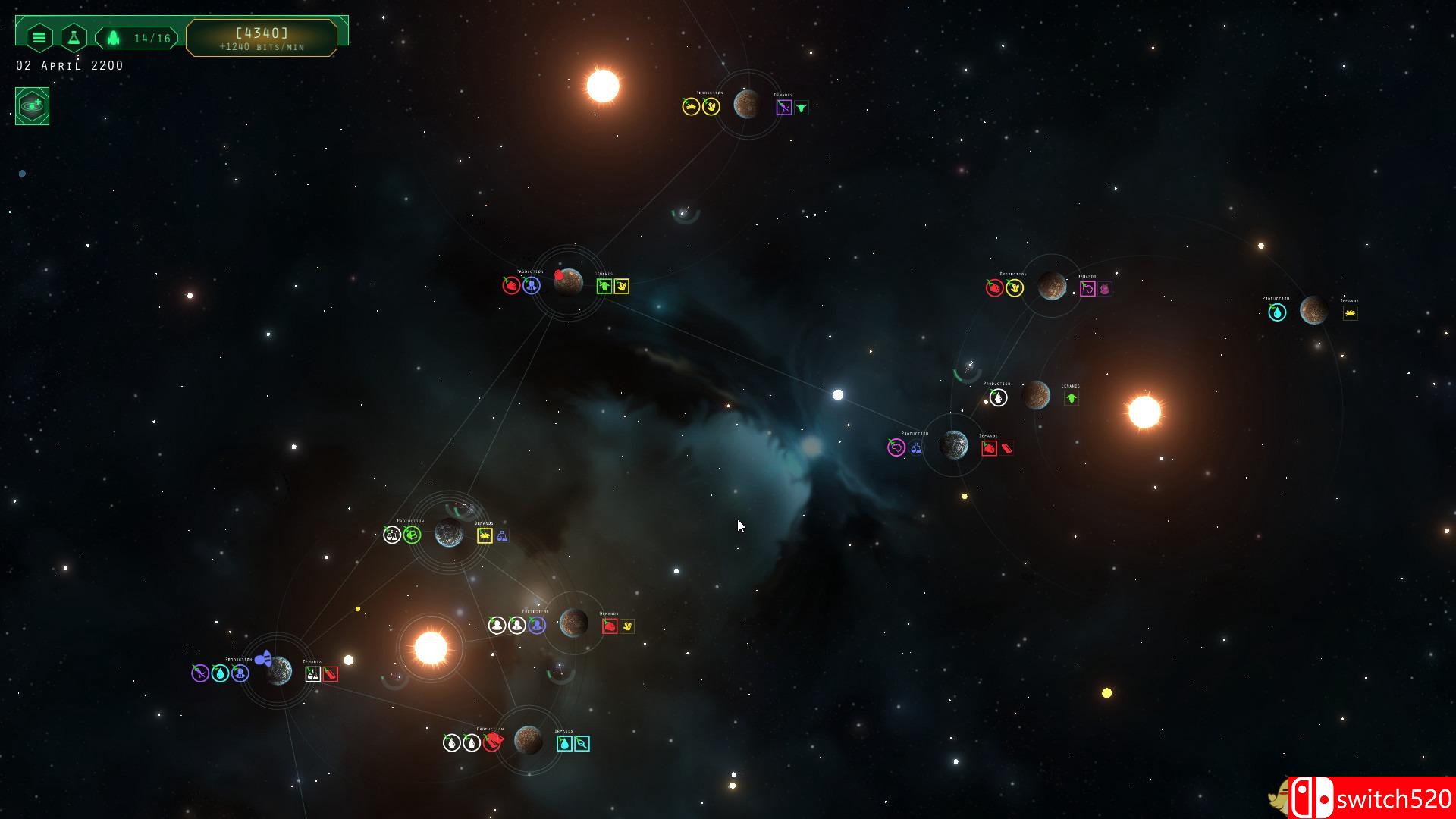
Task: Open the research flask panel
Action: pos(74,37)
